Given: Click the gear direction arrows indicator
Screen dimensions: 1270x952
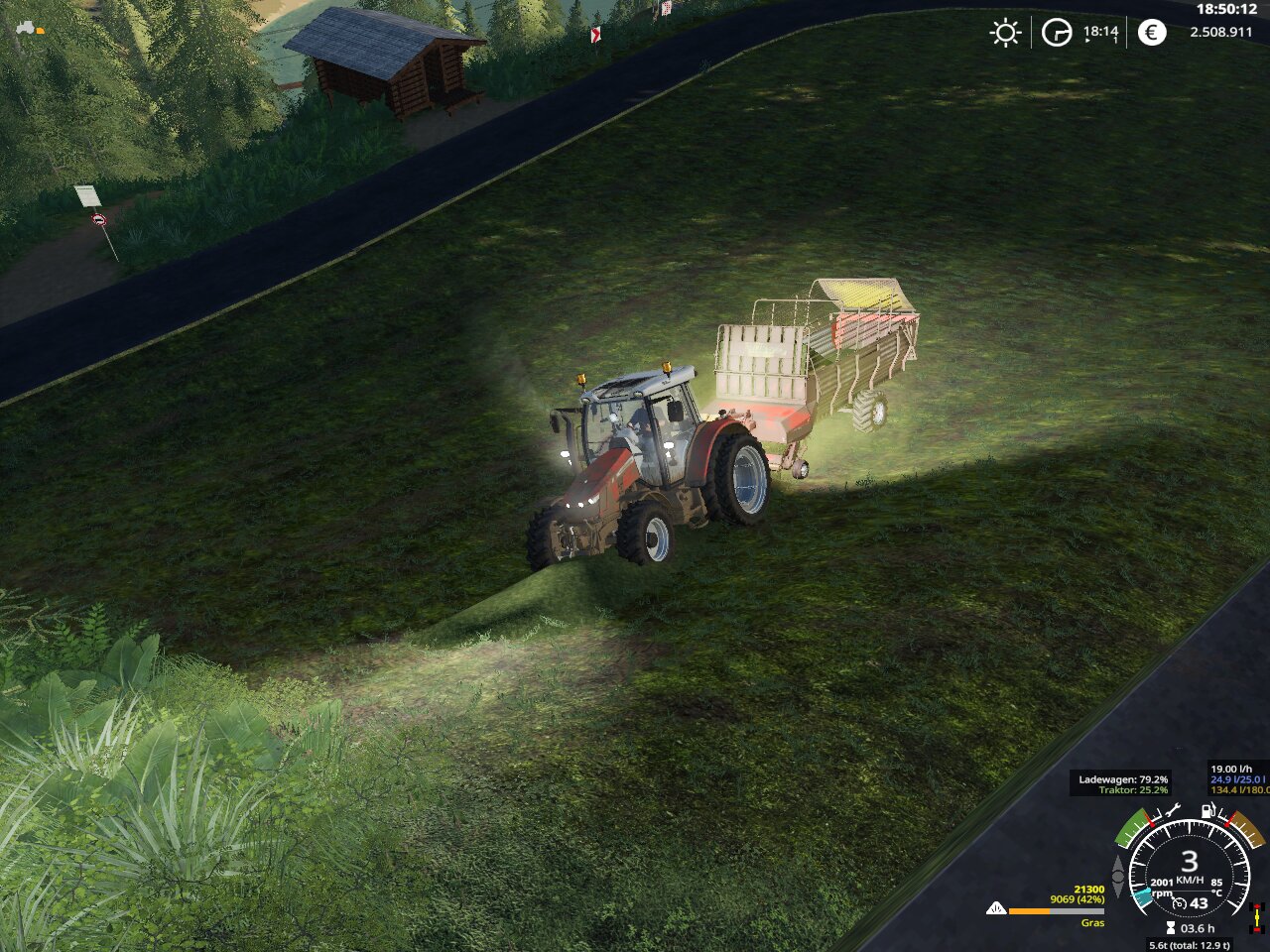Looking at the screenshot, I should point(1118,877).
